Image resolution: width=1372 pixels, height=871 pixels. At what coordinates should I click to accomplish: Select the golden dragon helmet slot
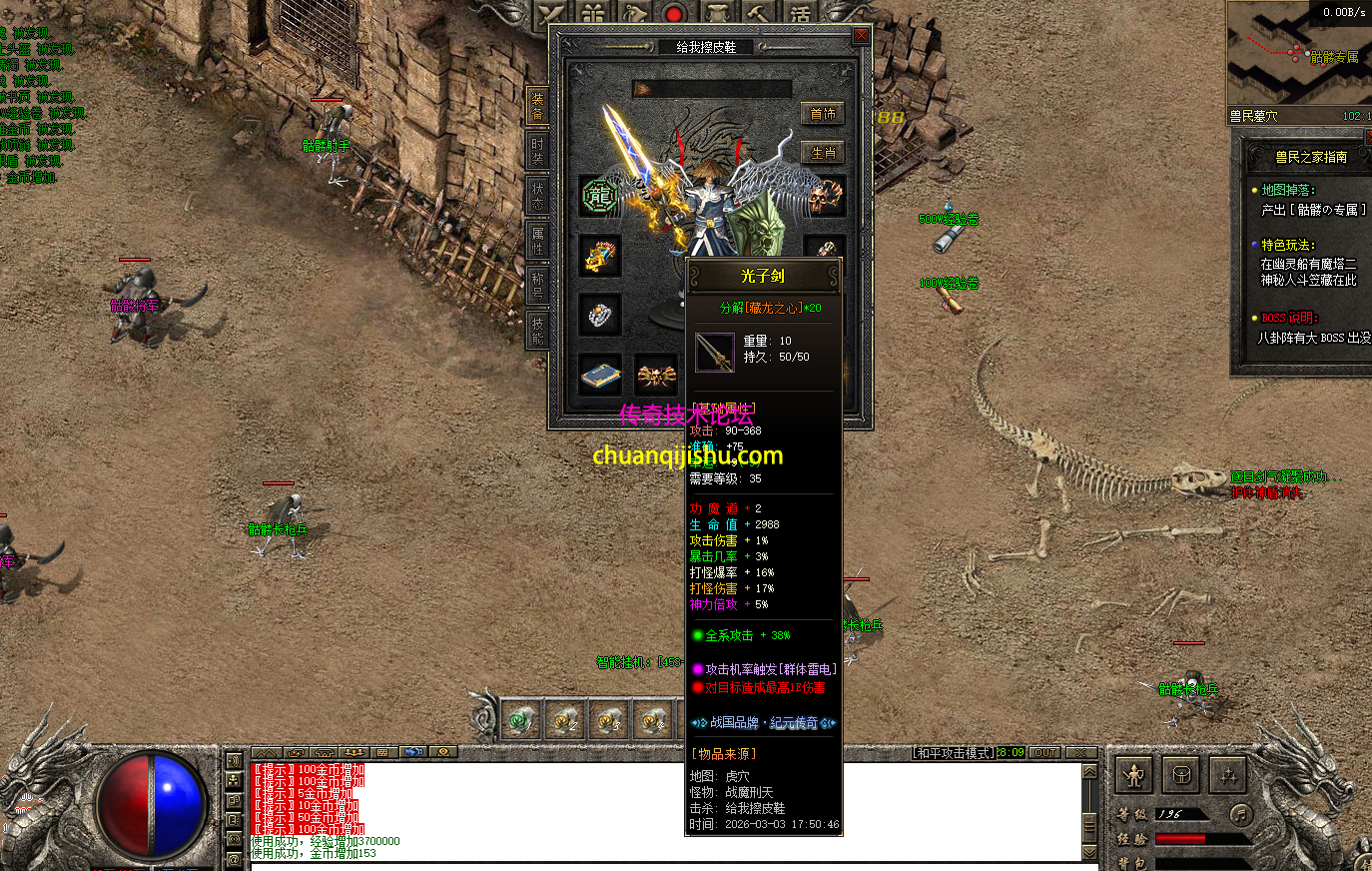(x=600, y=256)
